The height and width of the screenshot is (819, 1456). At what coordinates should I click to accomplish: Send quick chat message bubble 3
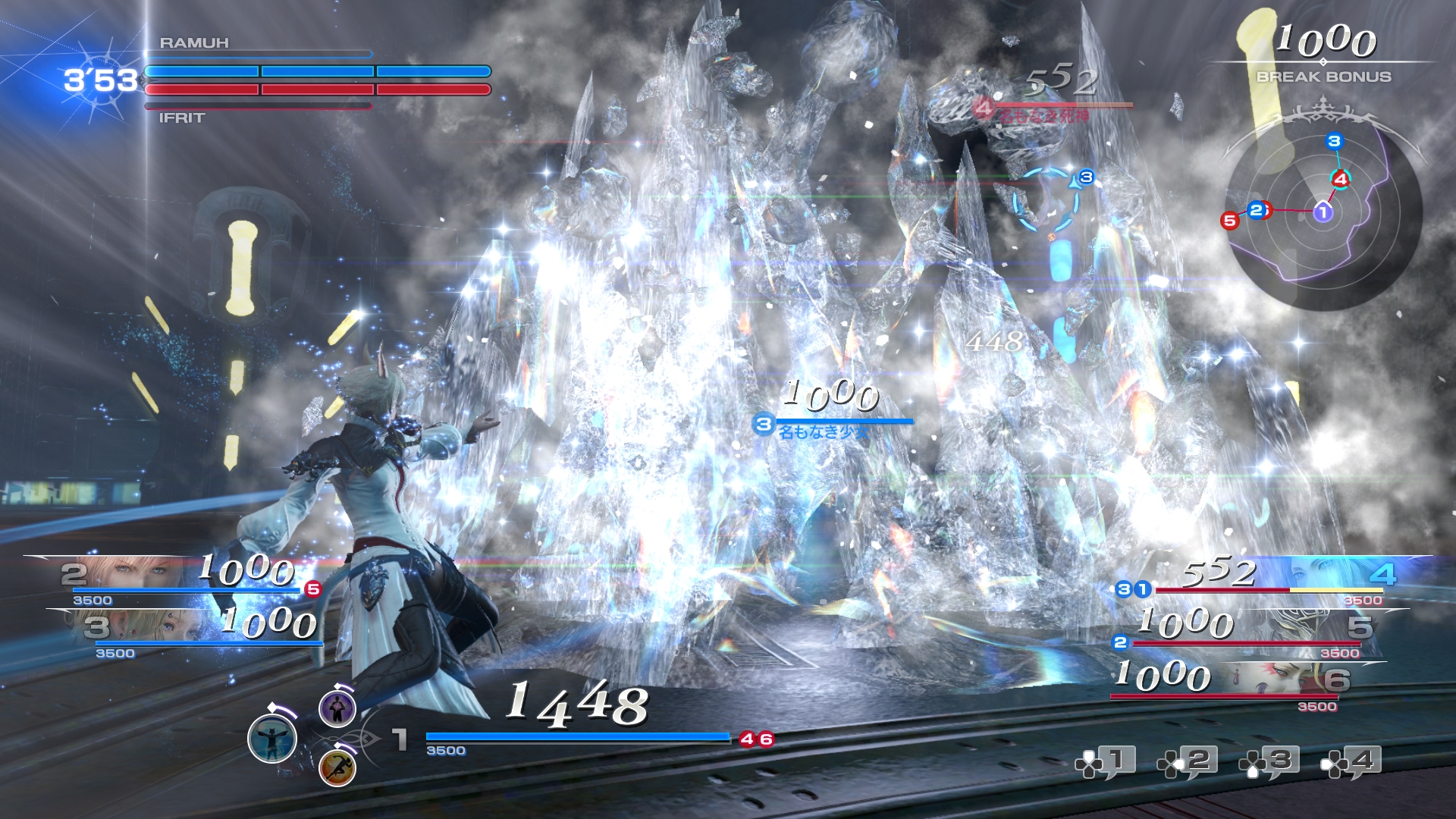tap(1269, 762)
